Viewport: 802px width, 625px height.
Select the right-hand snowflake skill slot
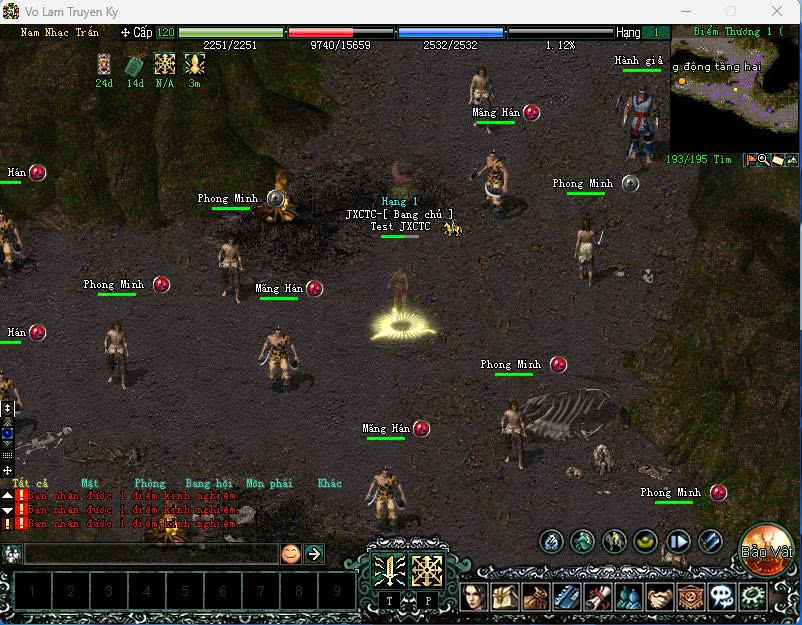pyautogui.click(x=427, y=570)
